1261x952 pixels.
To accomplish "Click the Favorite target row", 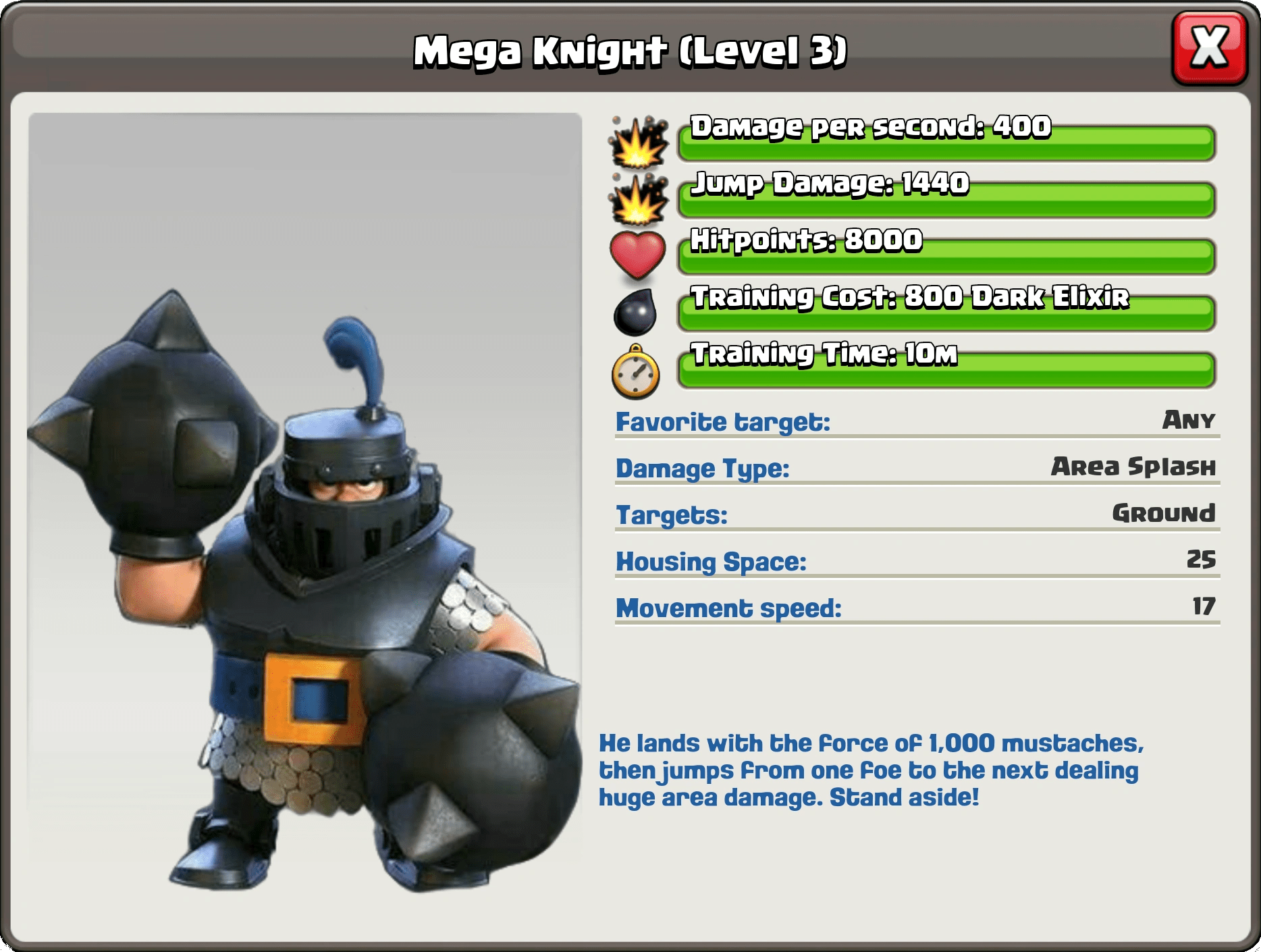I will [911, 422].
